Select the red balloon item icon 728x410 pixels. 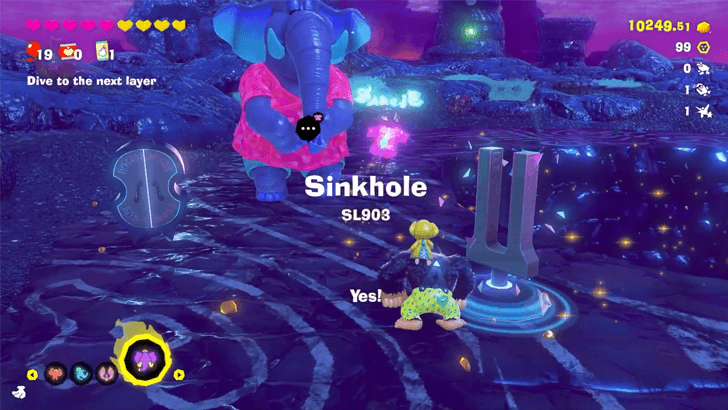(33, 52)
